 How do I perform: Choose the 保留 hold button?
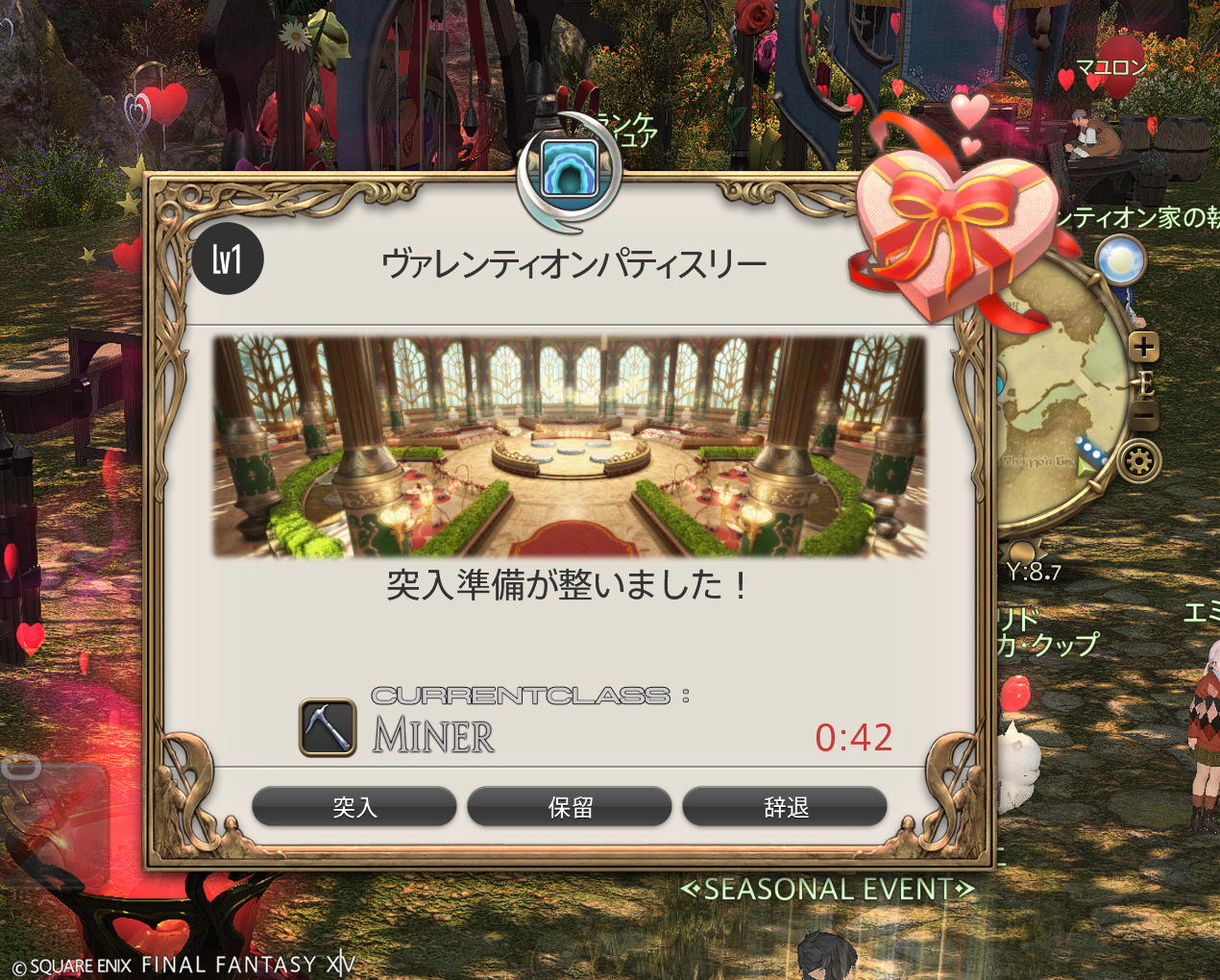pos(570,807)
